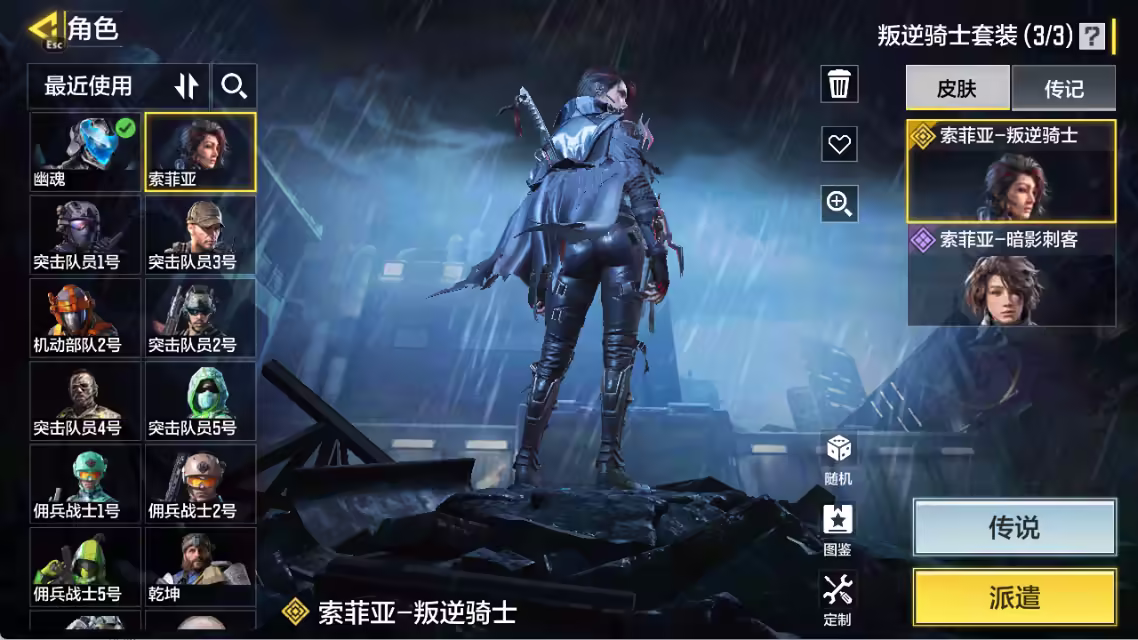Viewport: 1138px width, 640px height.
Task: Open character search with the magnifier icon
Action: click(234, 87)
